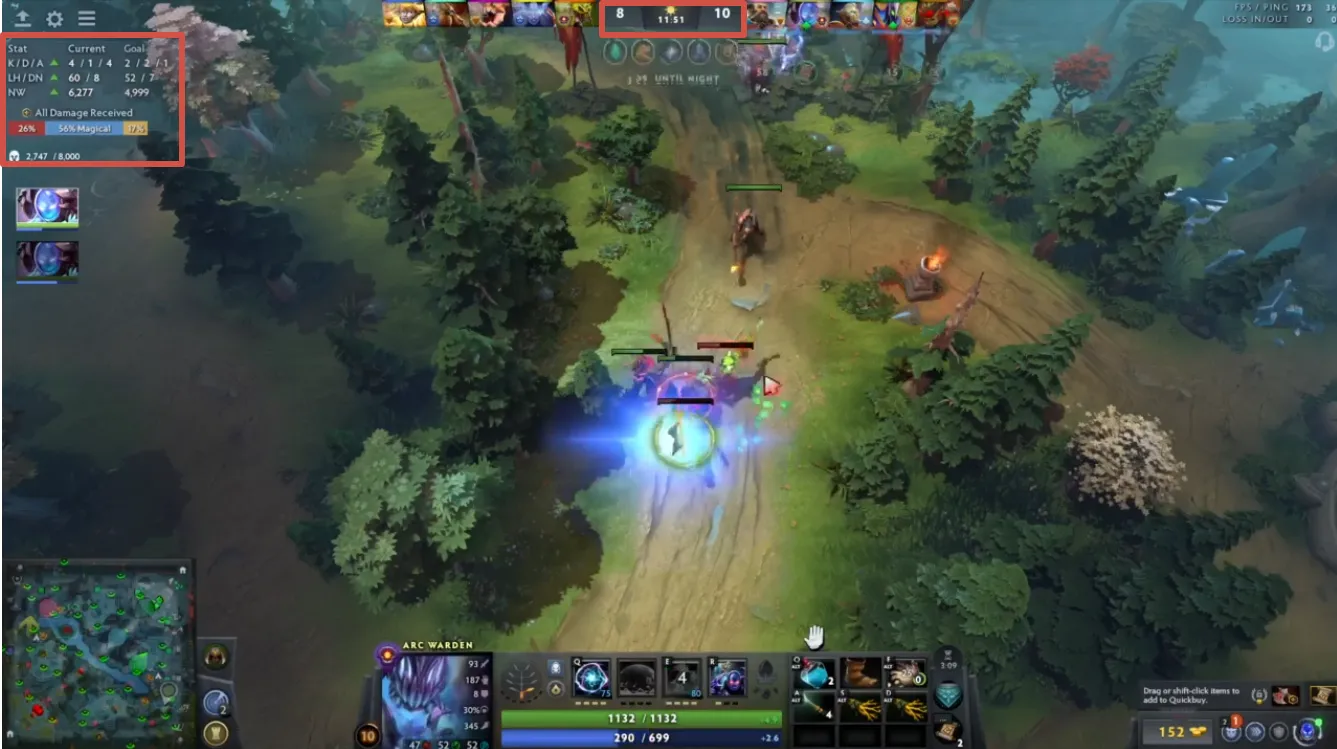This screenshot has height=749, width=1337.
Task: Open the hamburger menu at top left
Action: (88, 17)
